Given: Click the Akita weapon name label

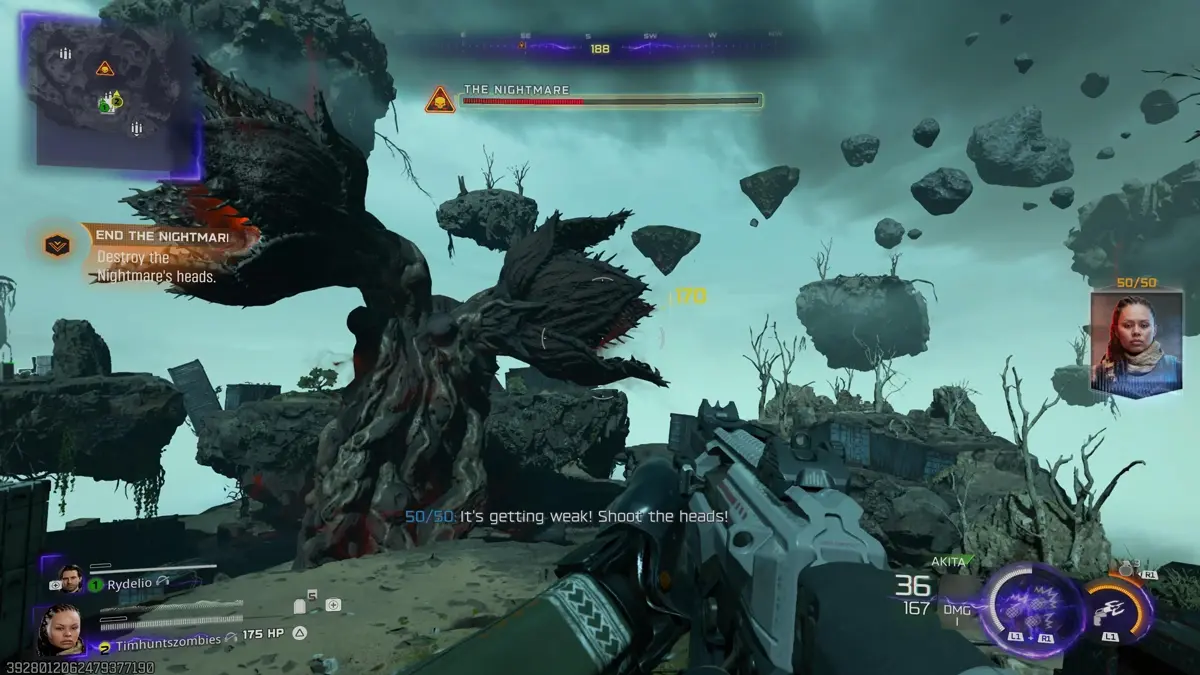Looking at the screenshot, I should pyautogui.click(x=946, y=562).
